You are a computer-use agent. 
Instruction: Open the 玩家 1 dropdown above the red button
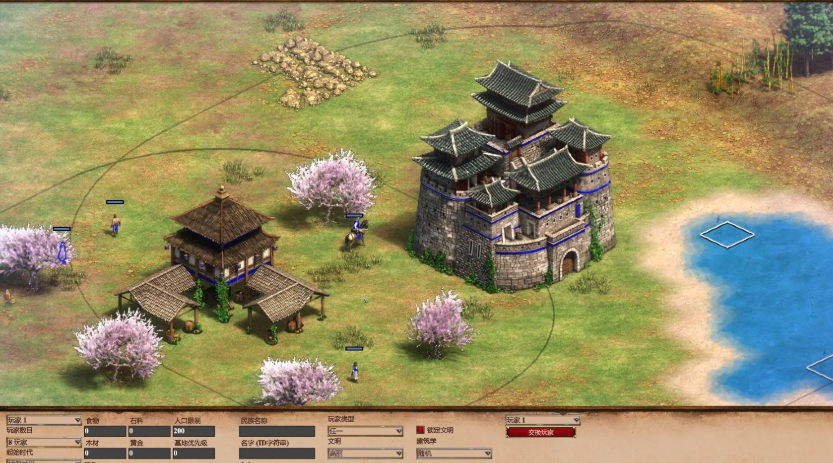(x=542, y=420)
